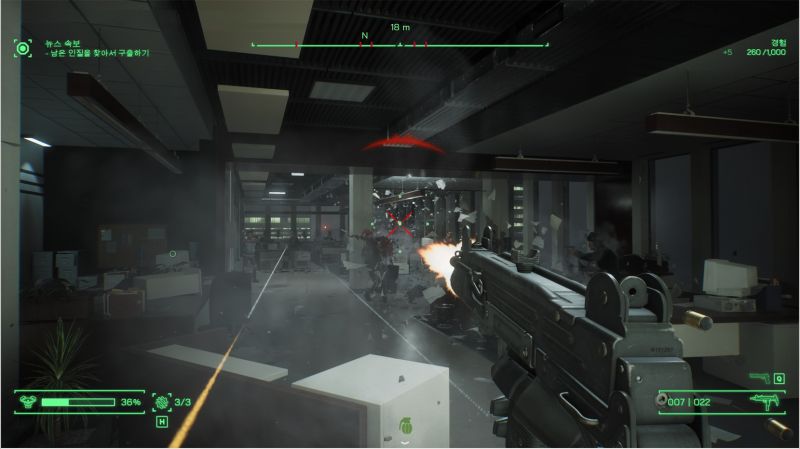800x449 pixels.
Task: Click the compass bar with the N marker
Action: pyautogui.click(x=400, y=45)
